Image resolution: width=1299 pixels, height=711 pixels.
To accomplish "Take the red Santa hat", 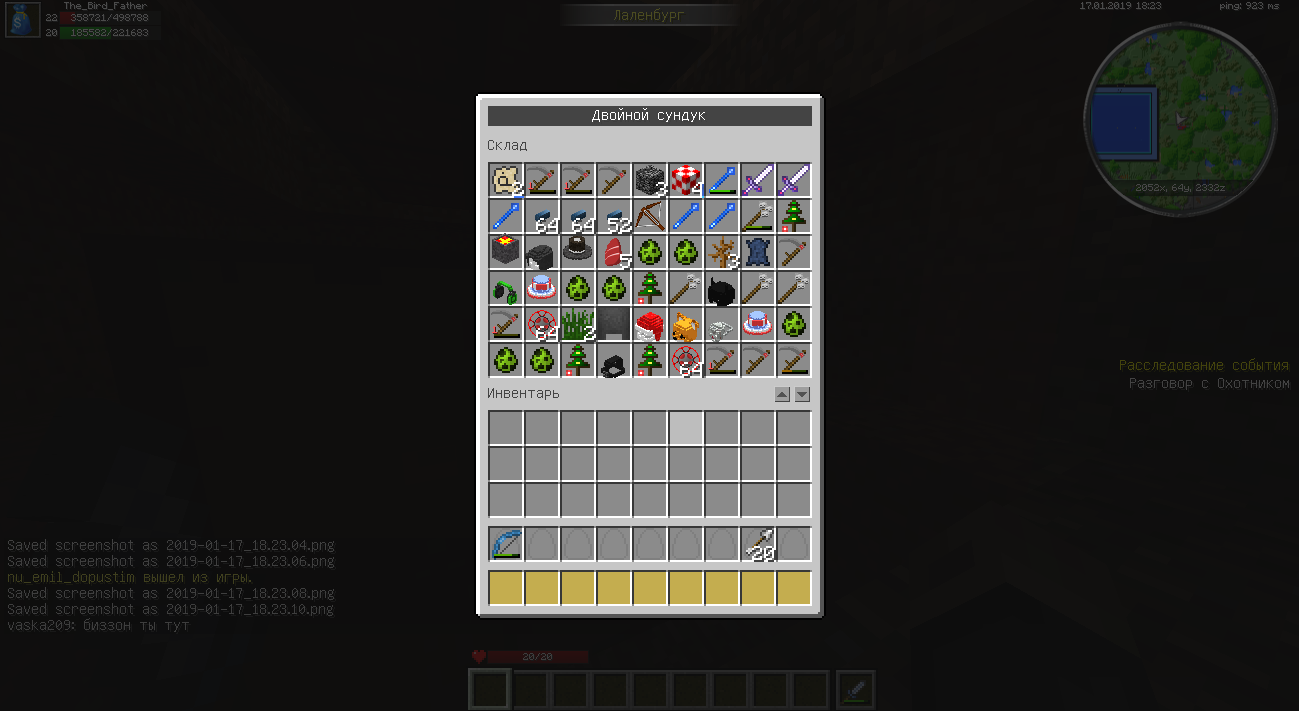I will tap(650, 325).
